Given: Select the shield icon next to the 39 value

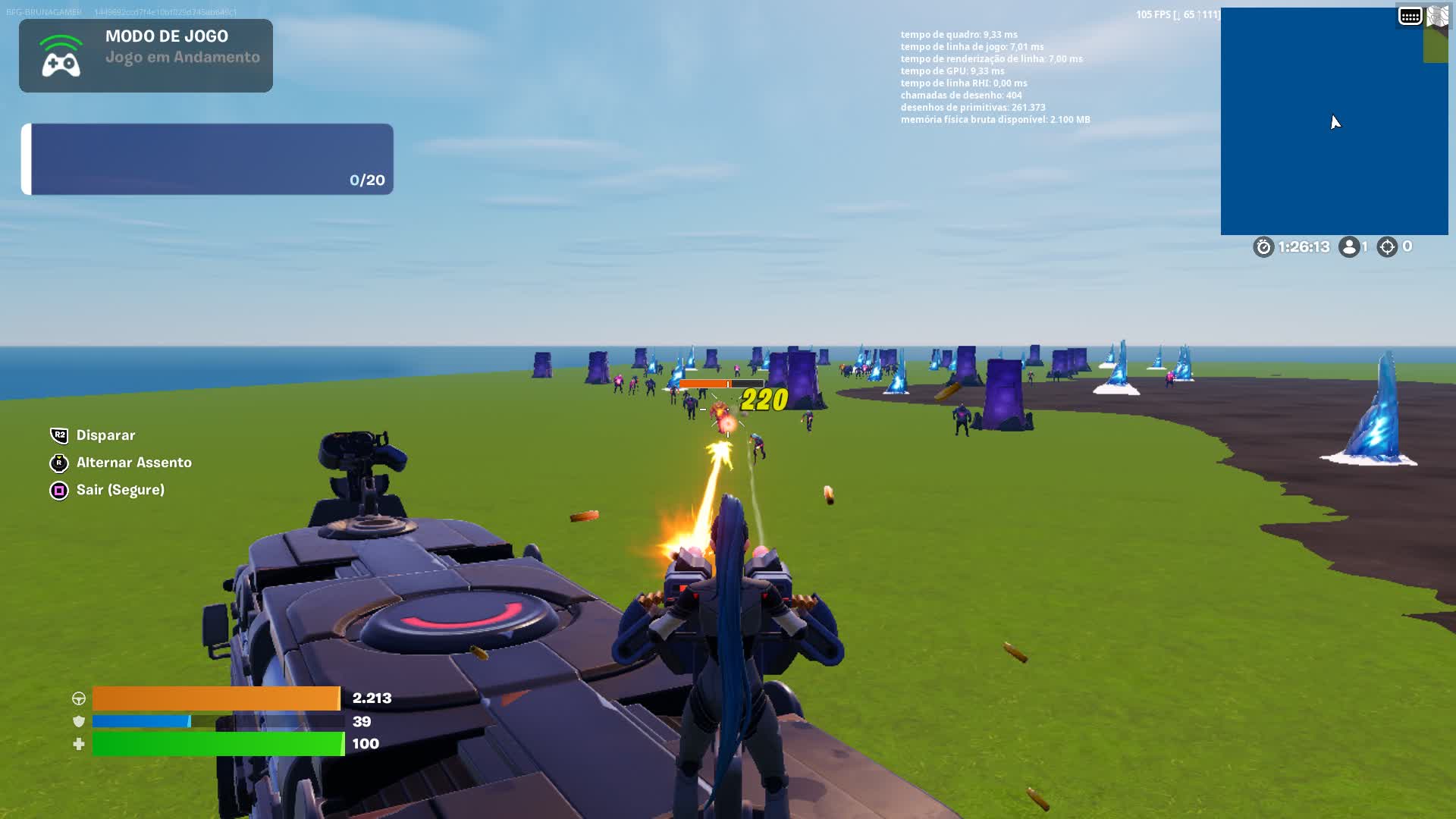Looking at the screenshot, I should 78,721.
